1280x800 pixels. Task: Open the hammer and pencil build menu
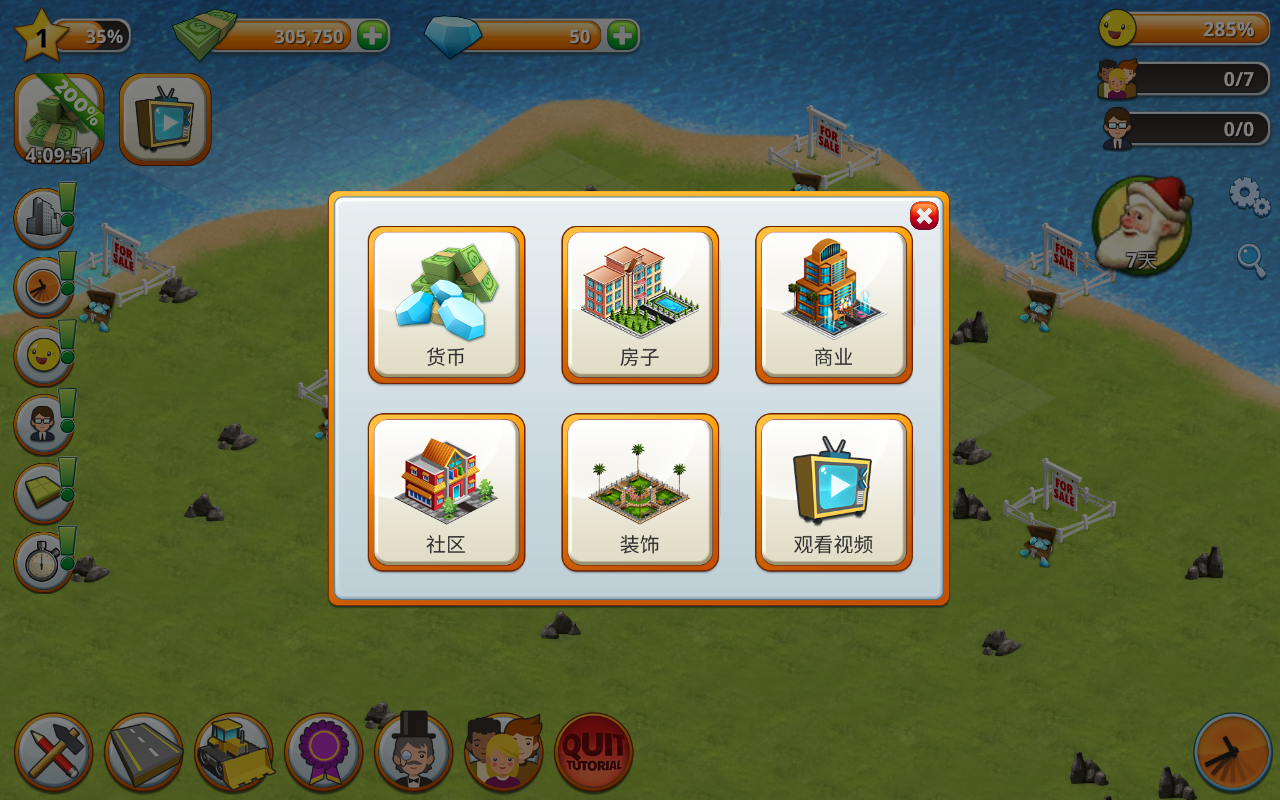point(54,752)
